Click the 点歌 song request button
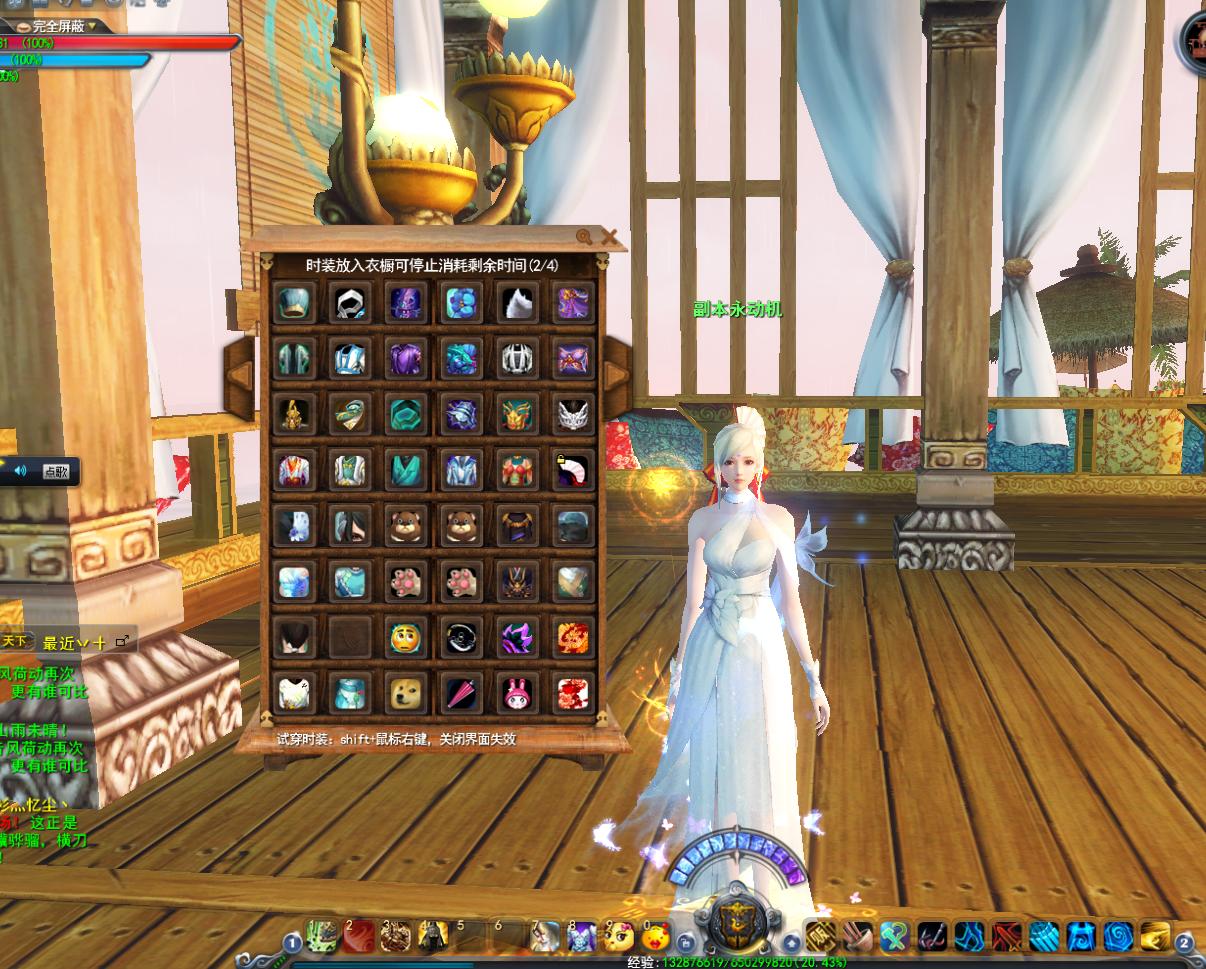The image size is (1206, 969). tap(56, 472)
